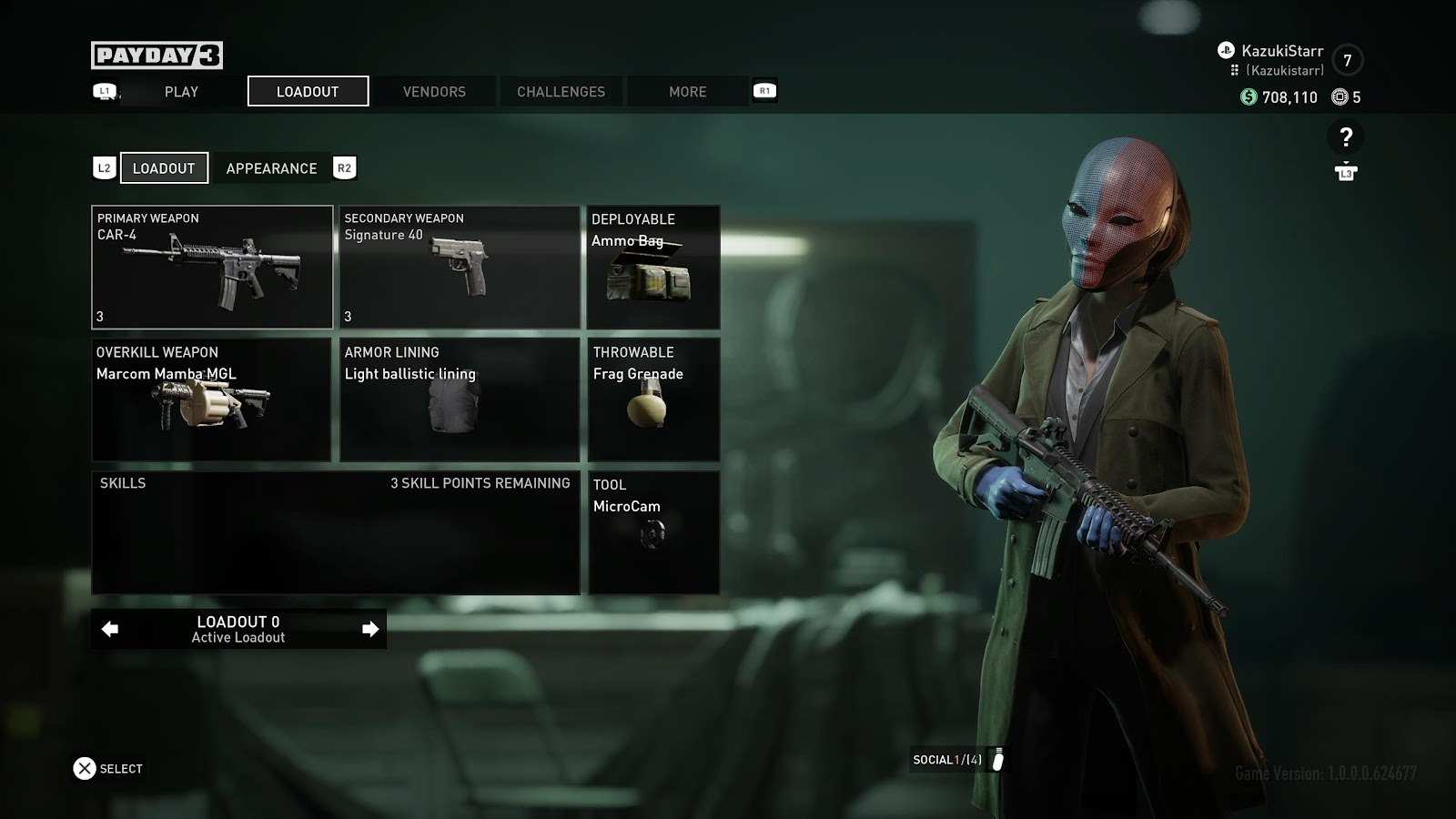1456x819 pixels.
Task: Select the Marcom Mamba MGL overkill weapon
Action: (x=211, y=399)
